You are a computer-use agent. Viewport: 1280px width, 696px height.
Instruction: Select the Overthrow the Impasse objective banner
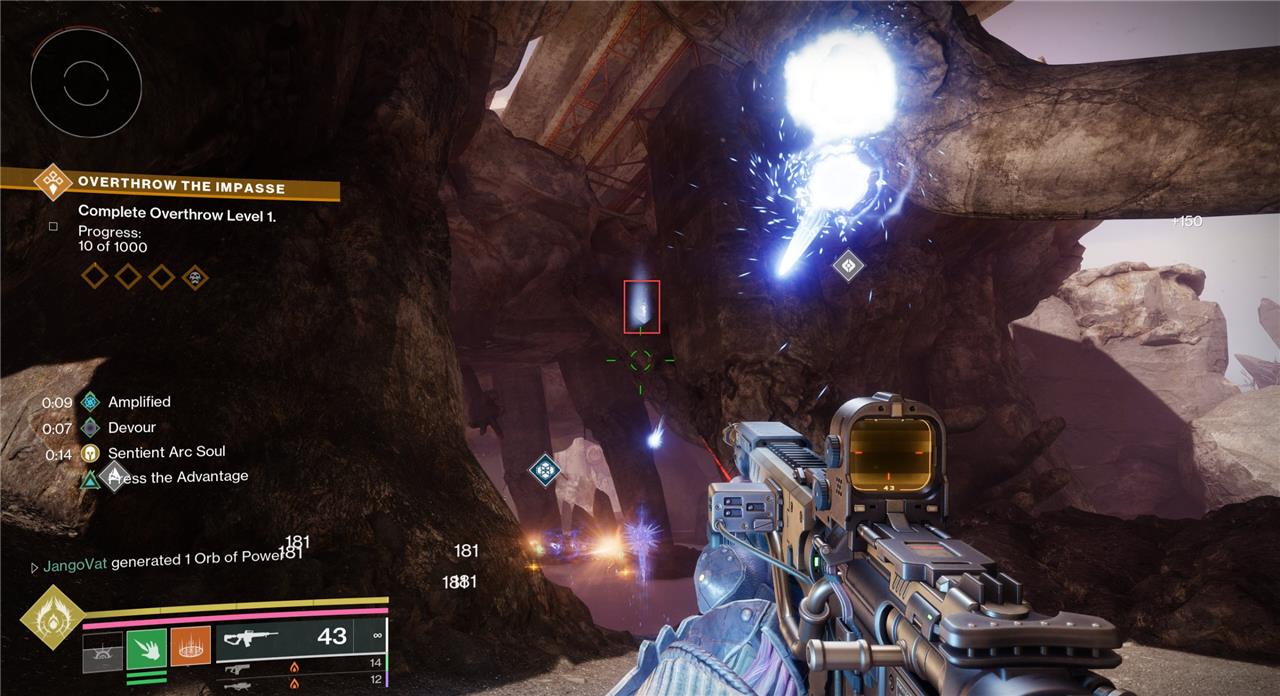point(180,186)
